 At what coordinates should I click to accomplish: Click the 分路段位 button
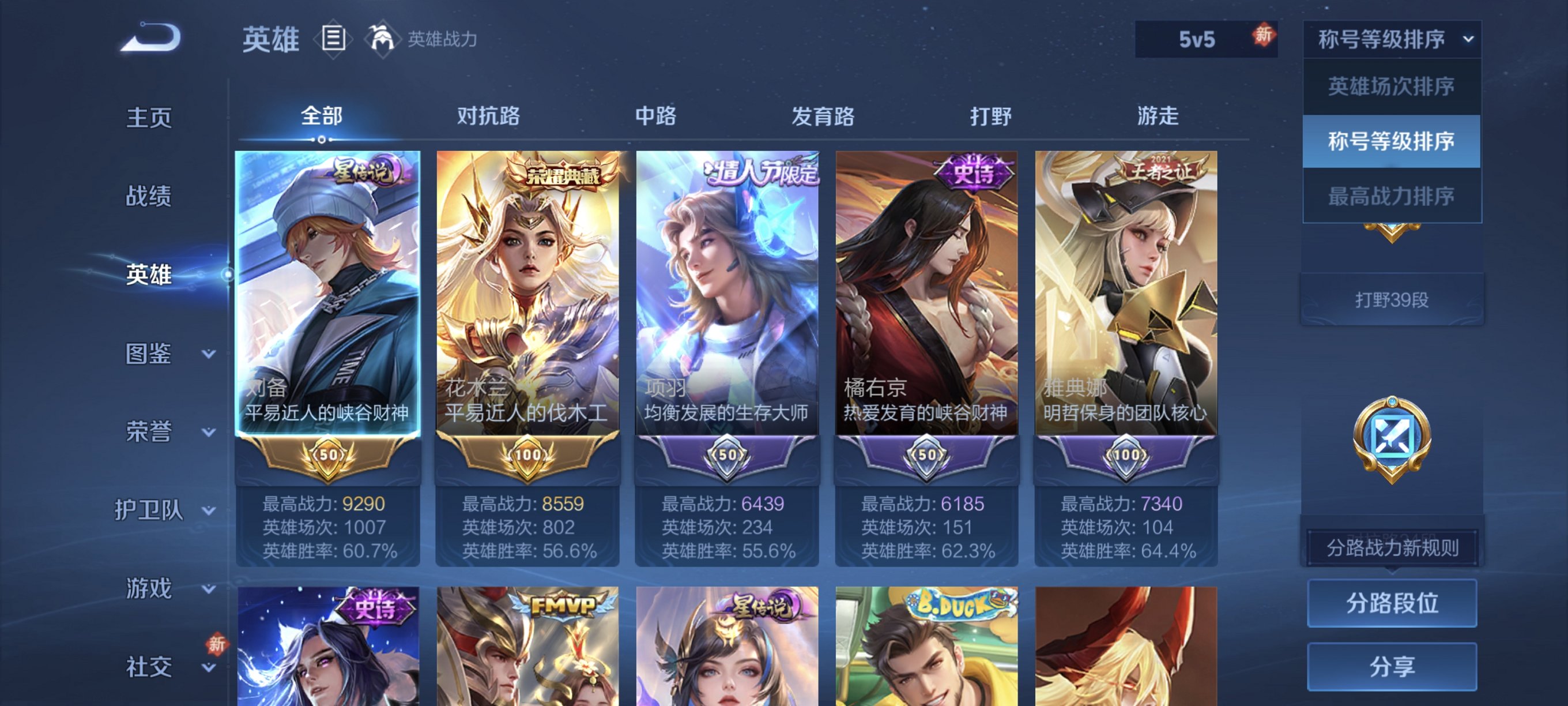(x=1393, y=604)
